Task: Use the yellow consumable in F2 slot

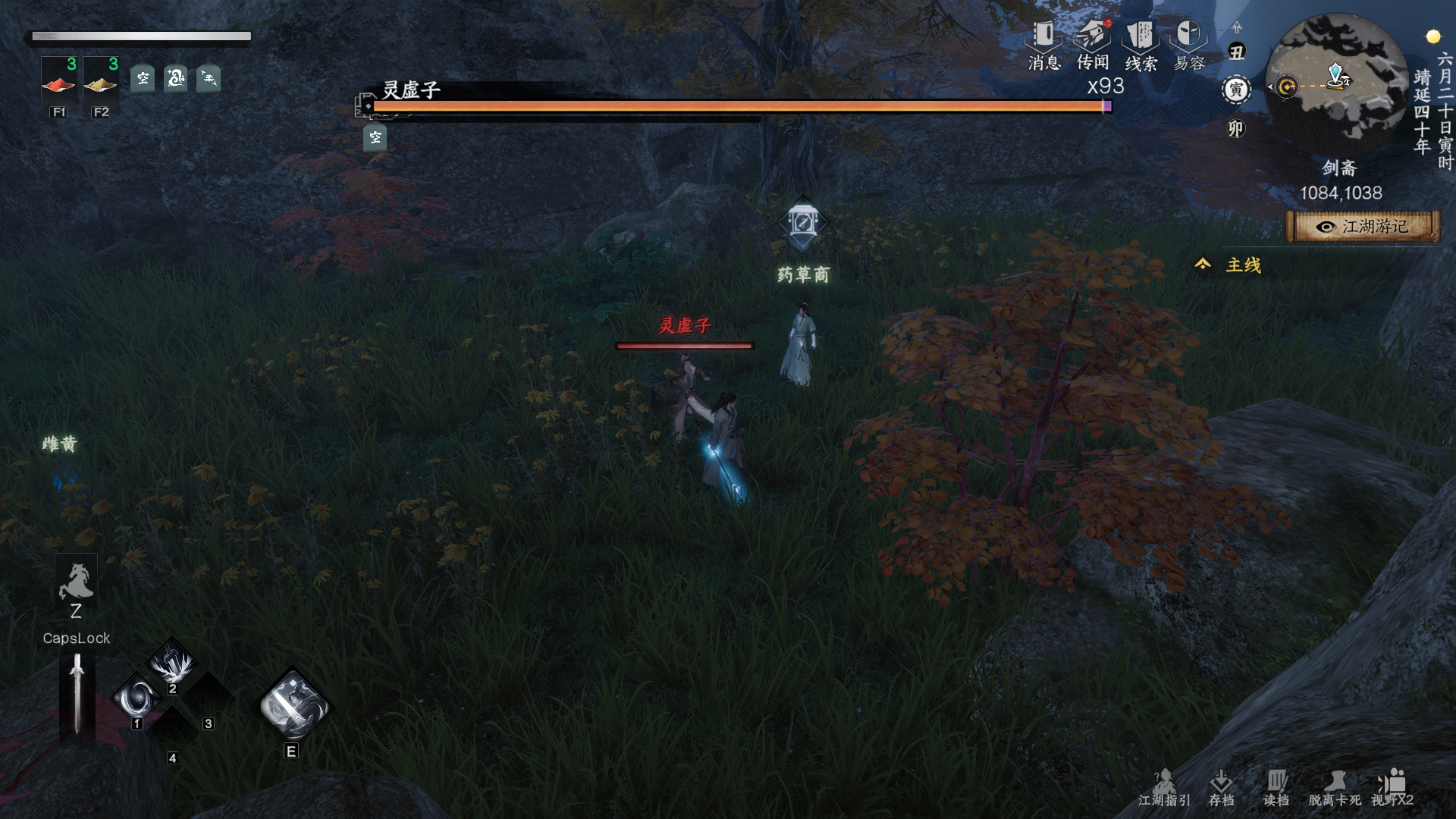Action: point(101,83)
